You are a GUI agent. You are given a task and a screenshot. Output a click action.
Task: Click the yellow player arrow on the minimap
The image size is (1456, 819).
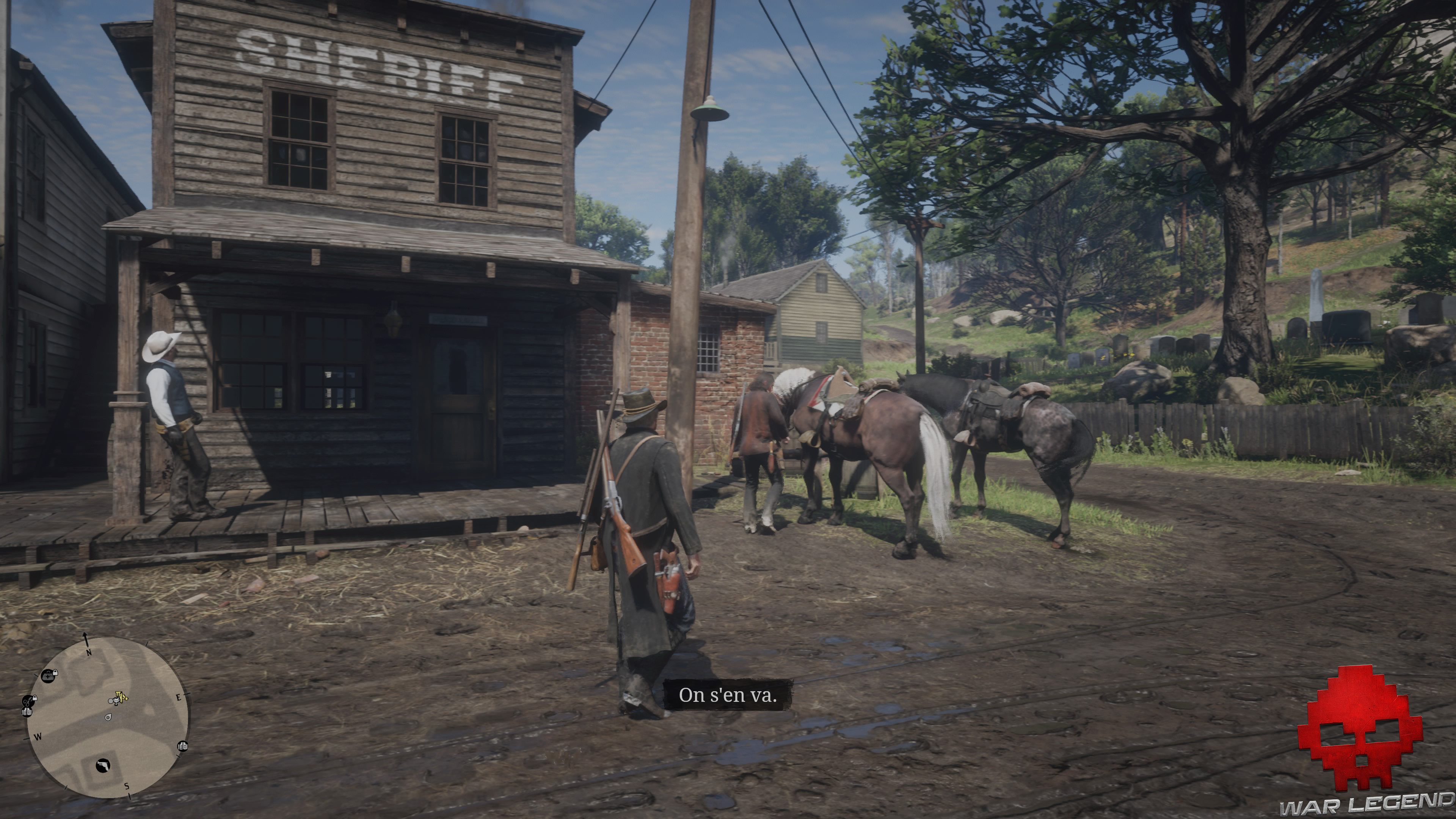coord(122,697)
